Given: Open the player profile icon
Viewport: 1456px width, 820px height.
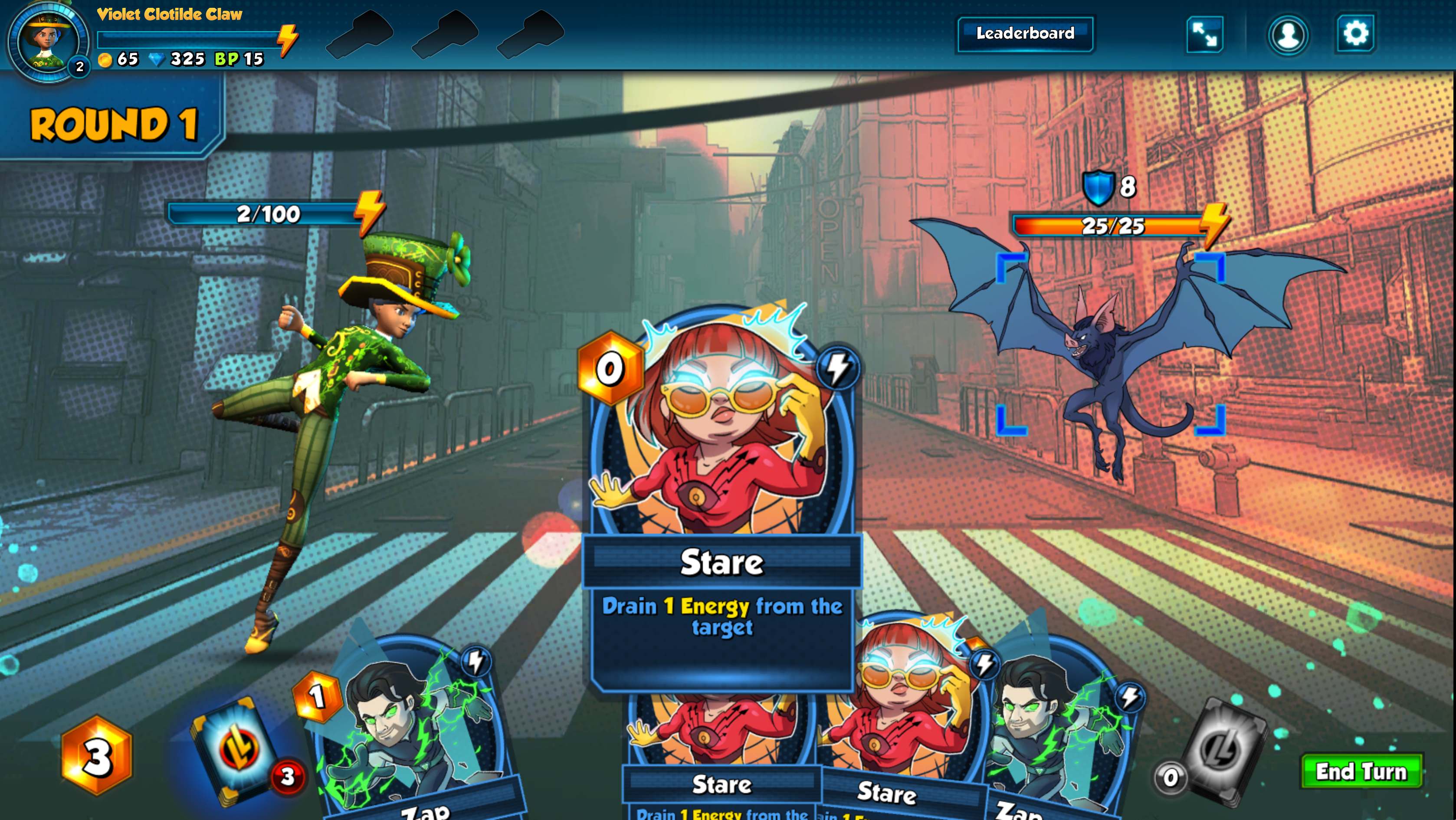Looking at the screenshot, I should (x=1288, y=35).
